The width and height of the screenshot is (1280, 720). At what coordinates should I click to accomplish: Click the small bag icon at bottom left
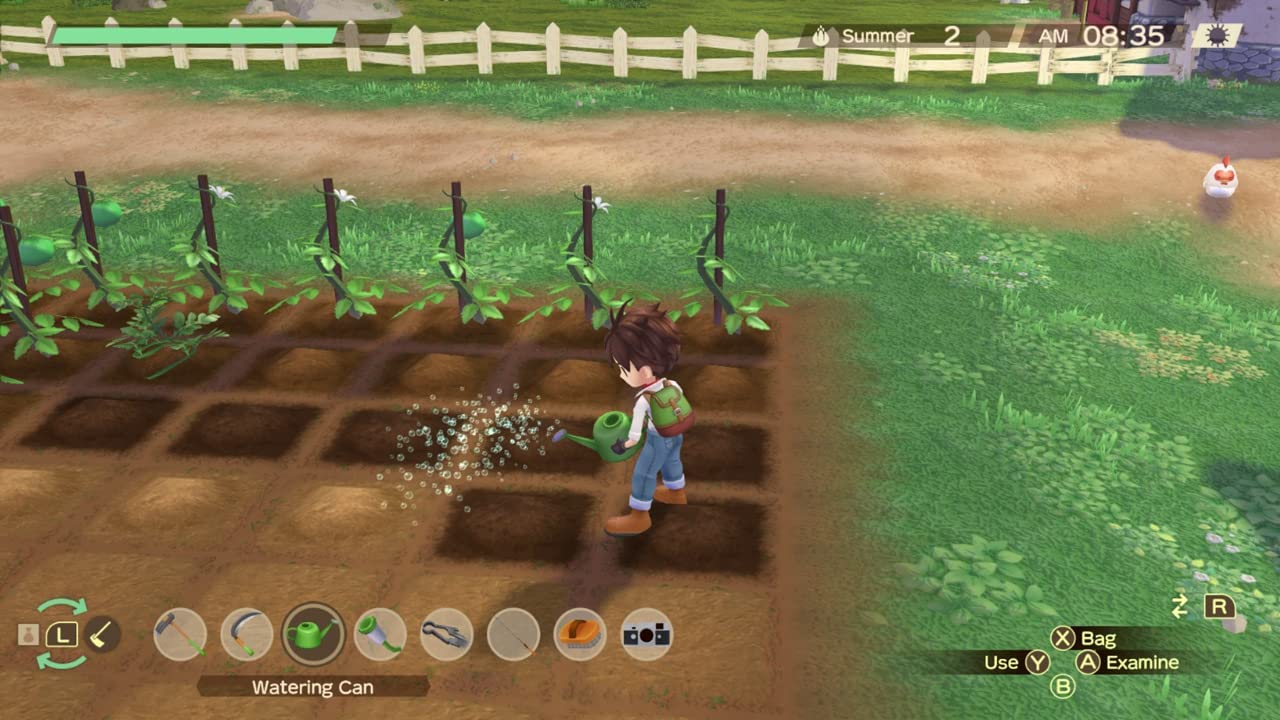(x=27, y=634)
